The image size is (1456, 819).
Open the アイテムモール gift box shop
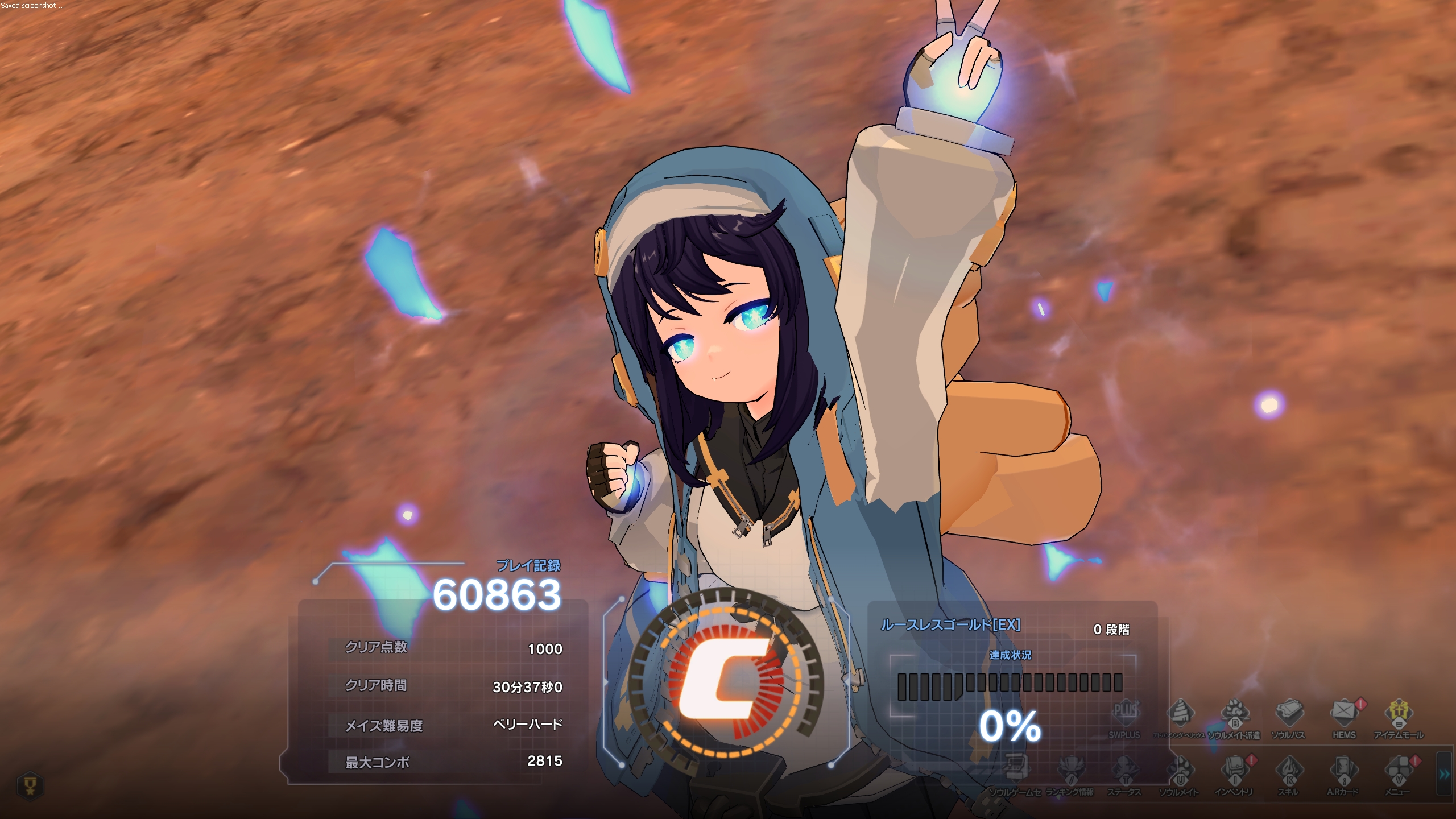click(x=1399, y=713)
